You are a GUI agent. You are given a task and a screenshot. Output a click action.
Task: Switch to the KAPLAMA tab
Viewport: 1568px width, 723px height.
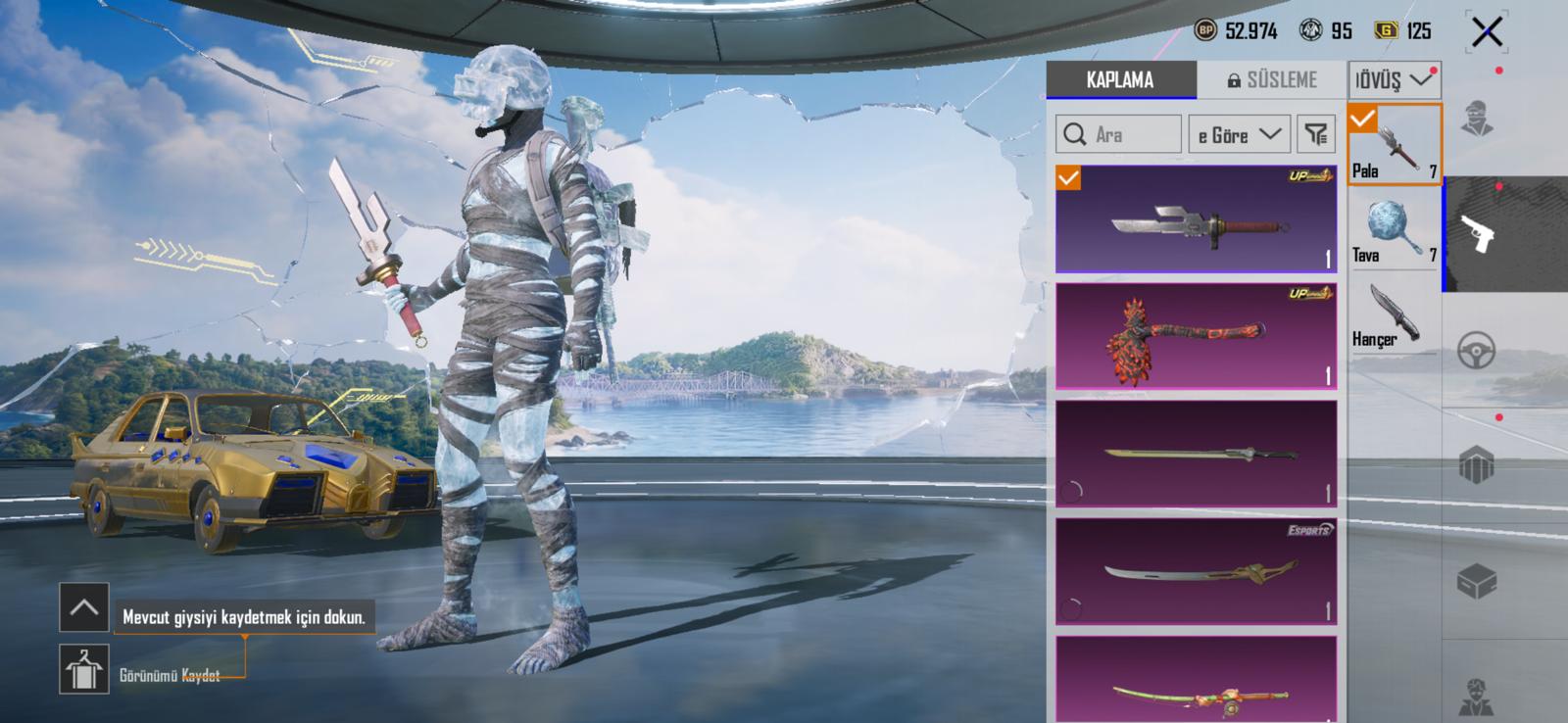click(x=1120, y=80)
